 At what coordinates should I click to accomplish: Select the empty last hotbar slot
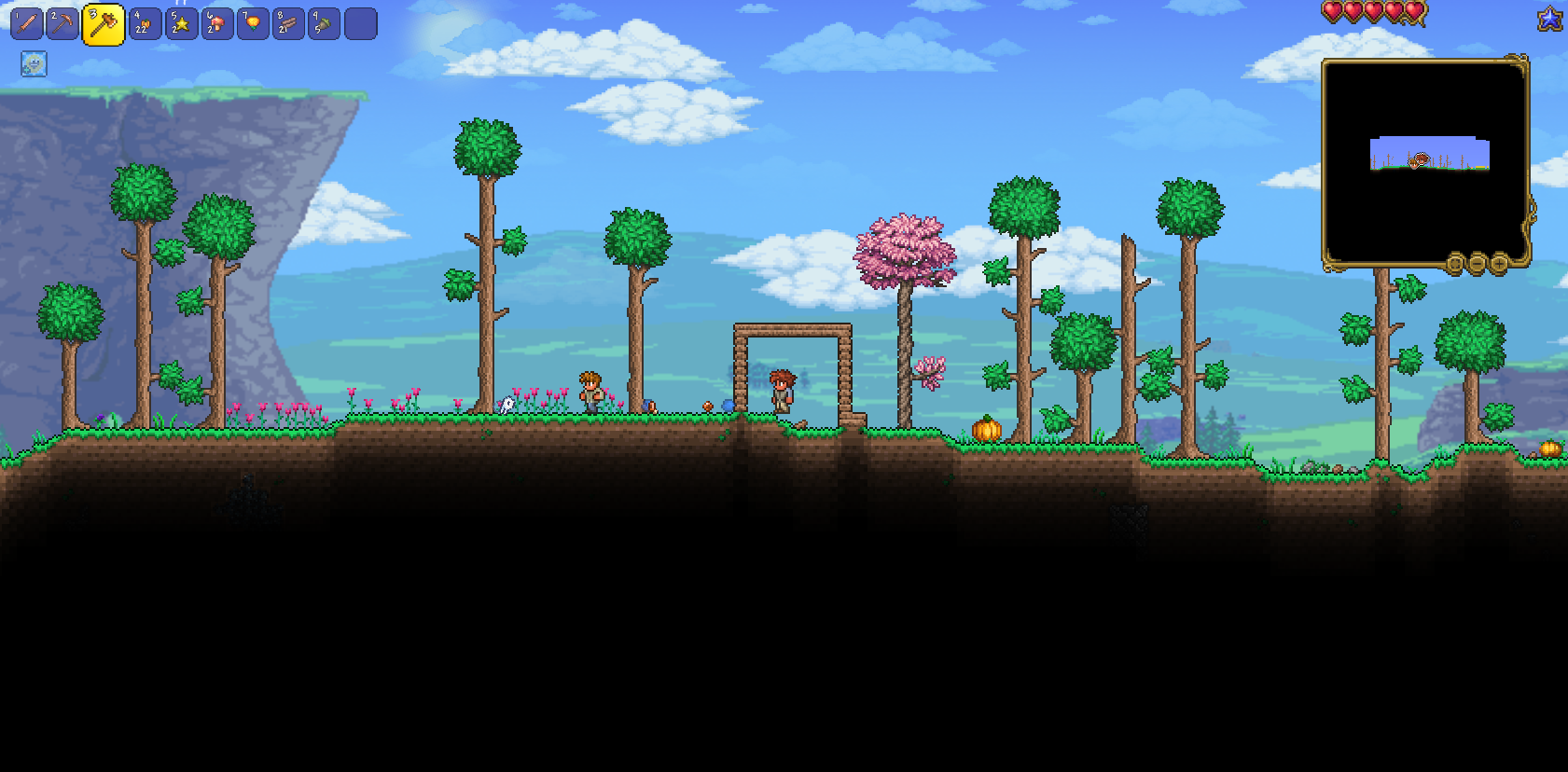pos(360,24)
